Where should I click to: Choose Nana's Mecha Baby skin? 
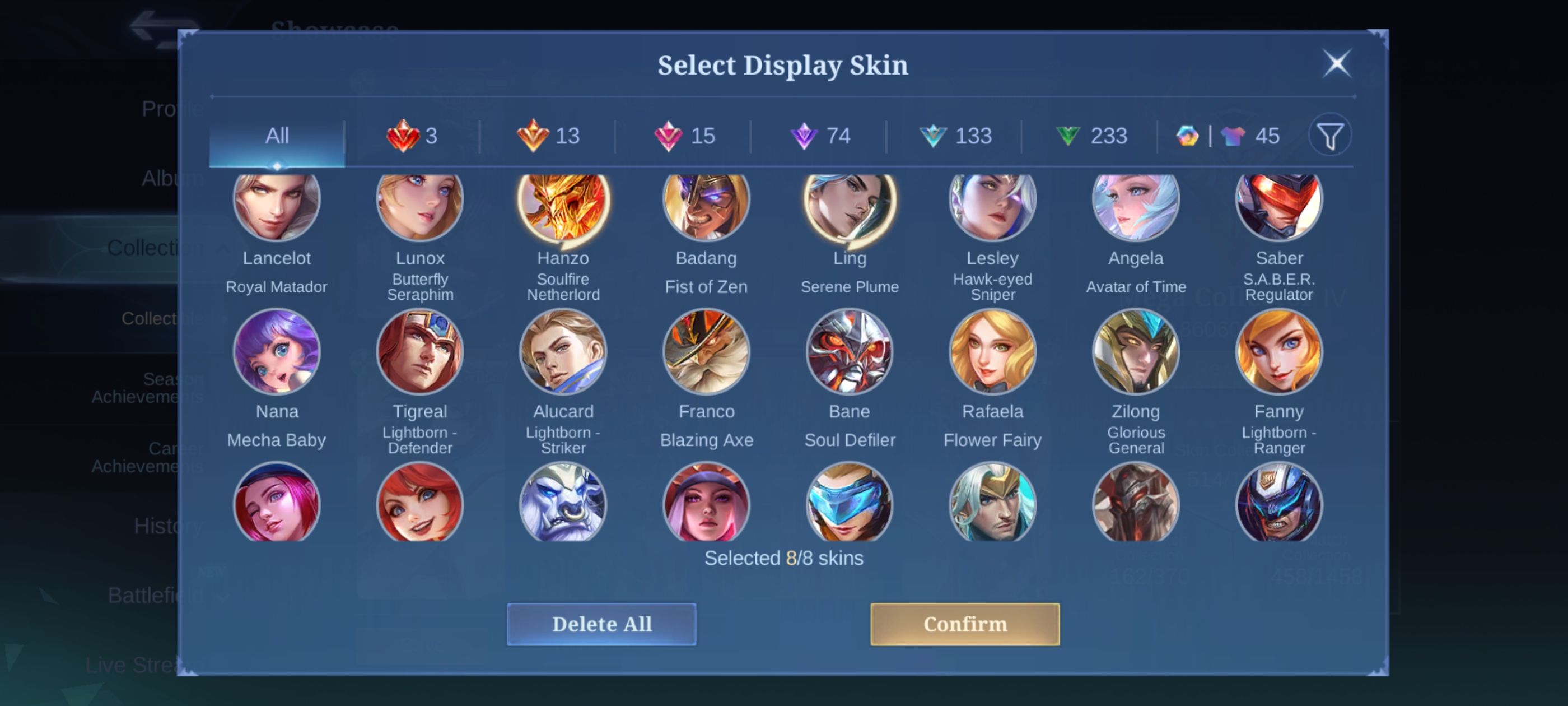pos(277,352)
